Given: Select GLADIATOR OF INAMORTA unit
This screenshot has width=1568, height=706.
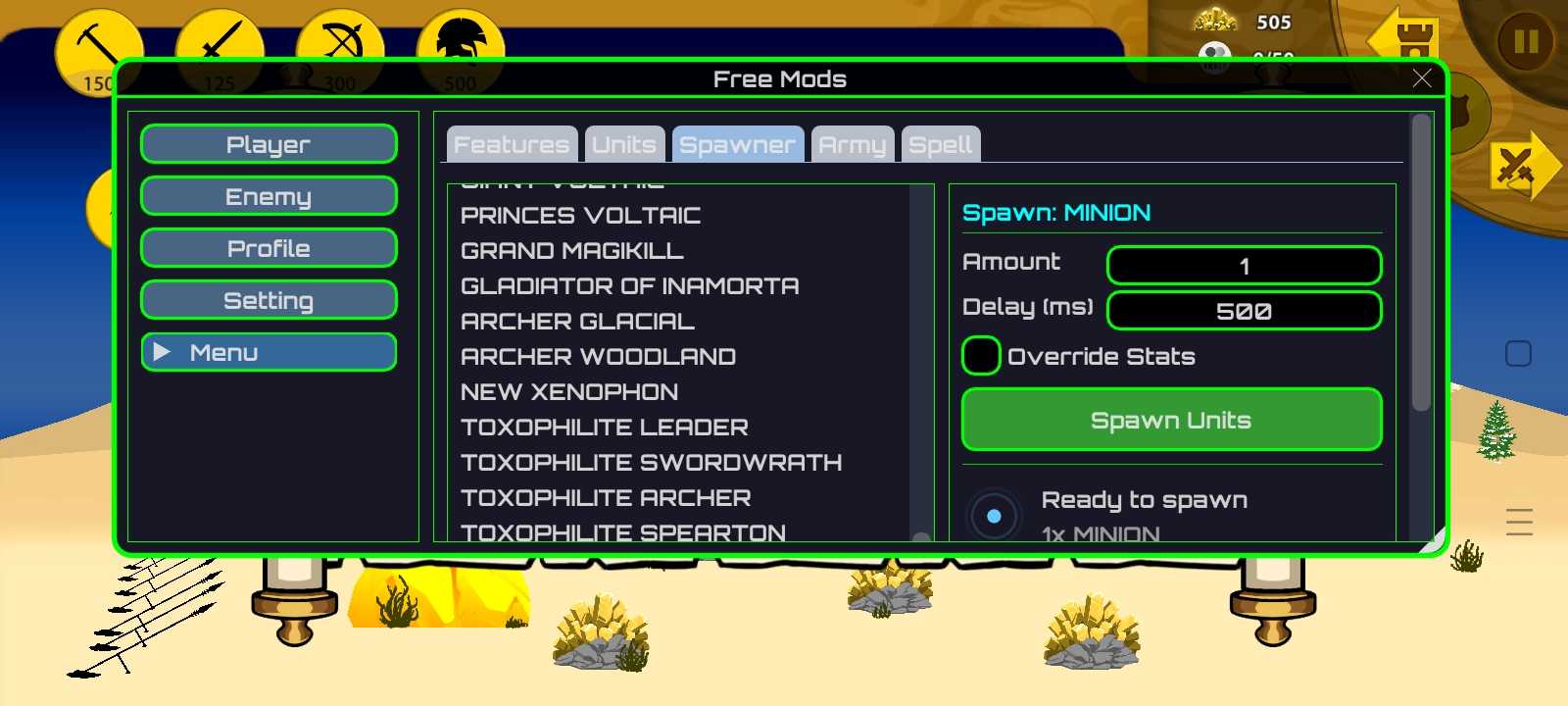Looking at the screenshot, I should pos(629,286).
